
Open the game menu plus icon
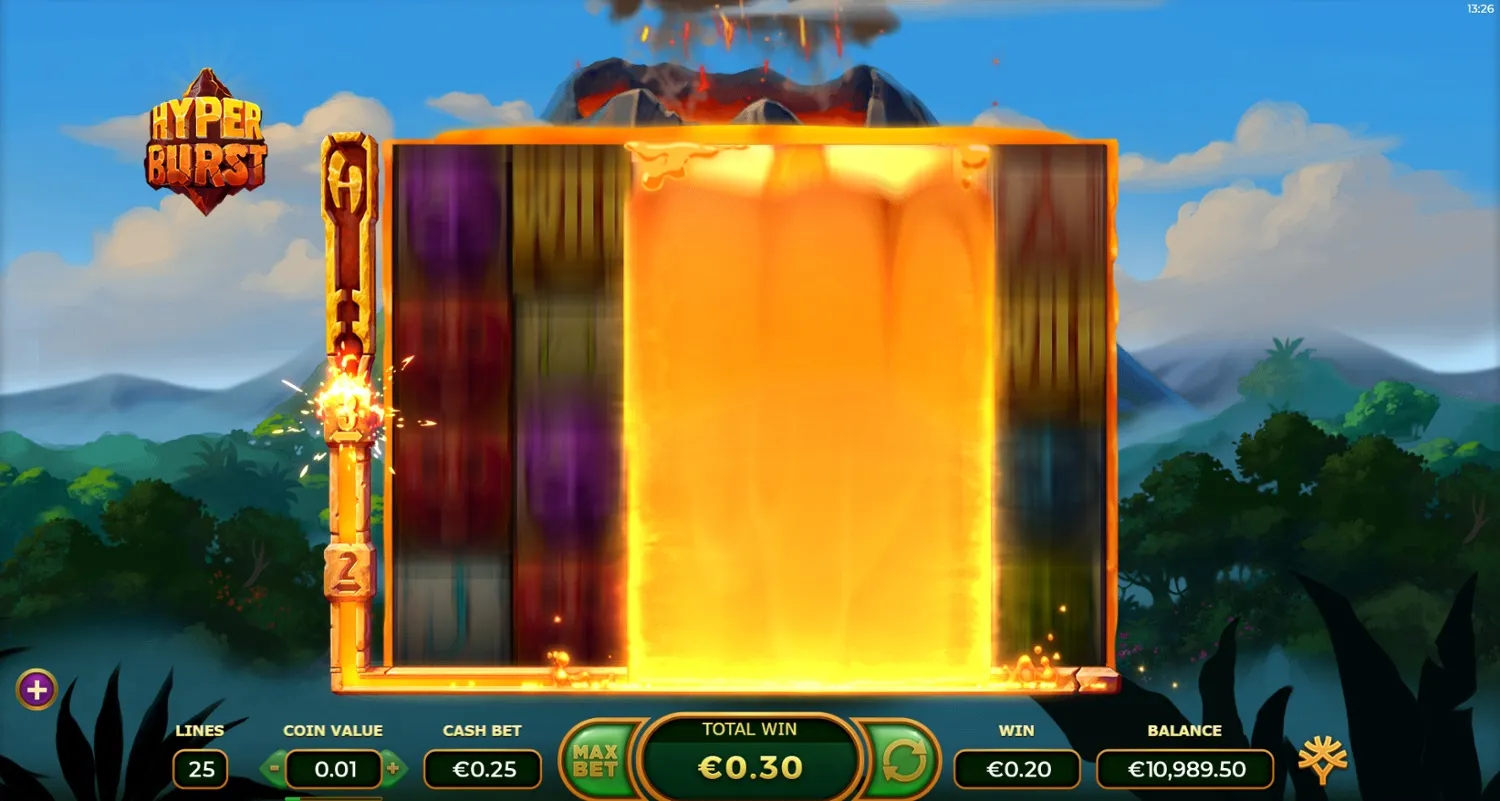(x=38, y=688)
